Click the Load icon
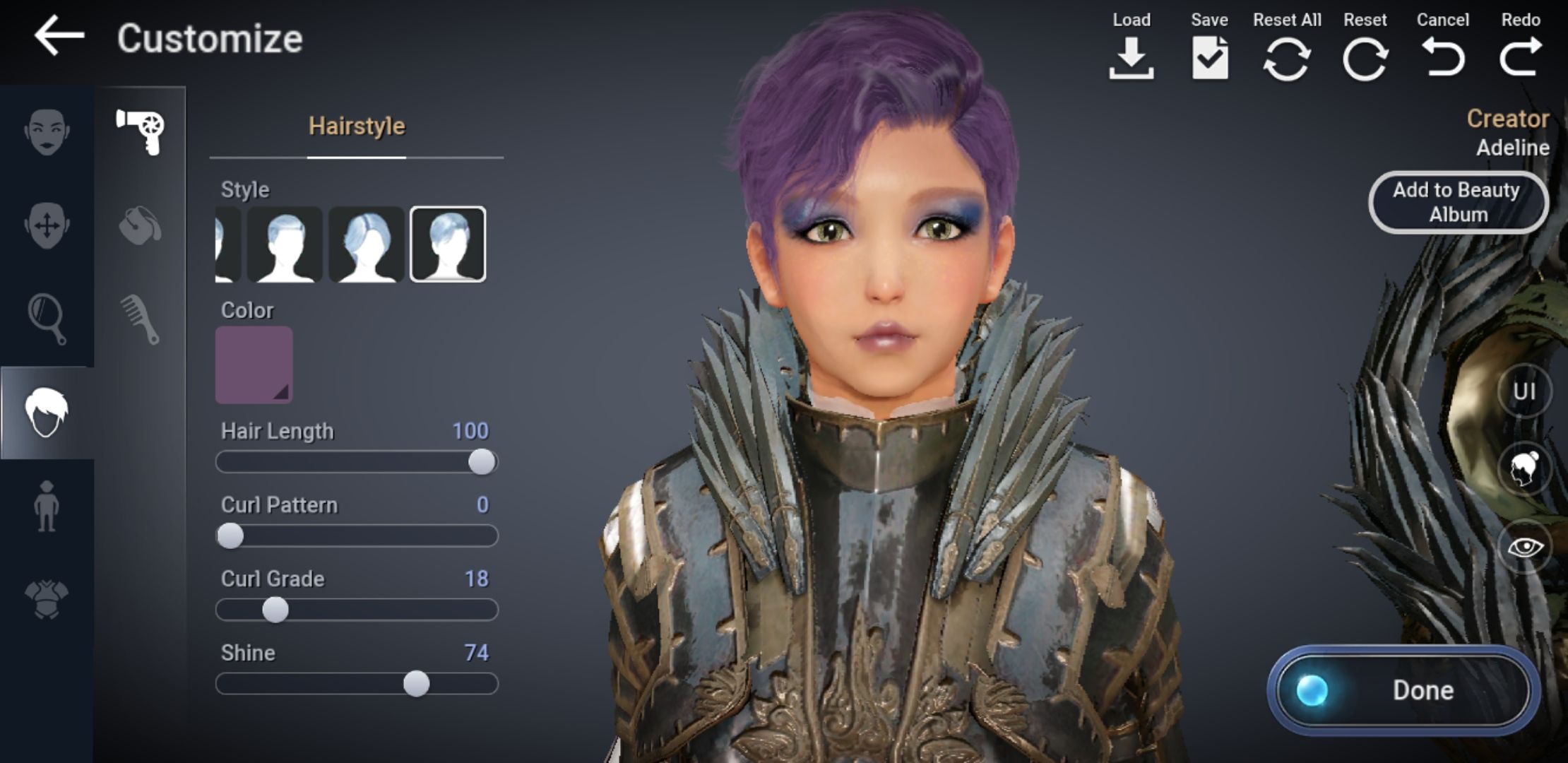This screenshot has height=763, width=1568. (x=1131, y=60)
